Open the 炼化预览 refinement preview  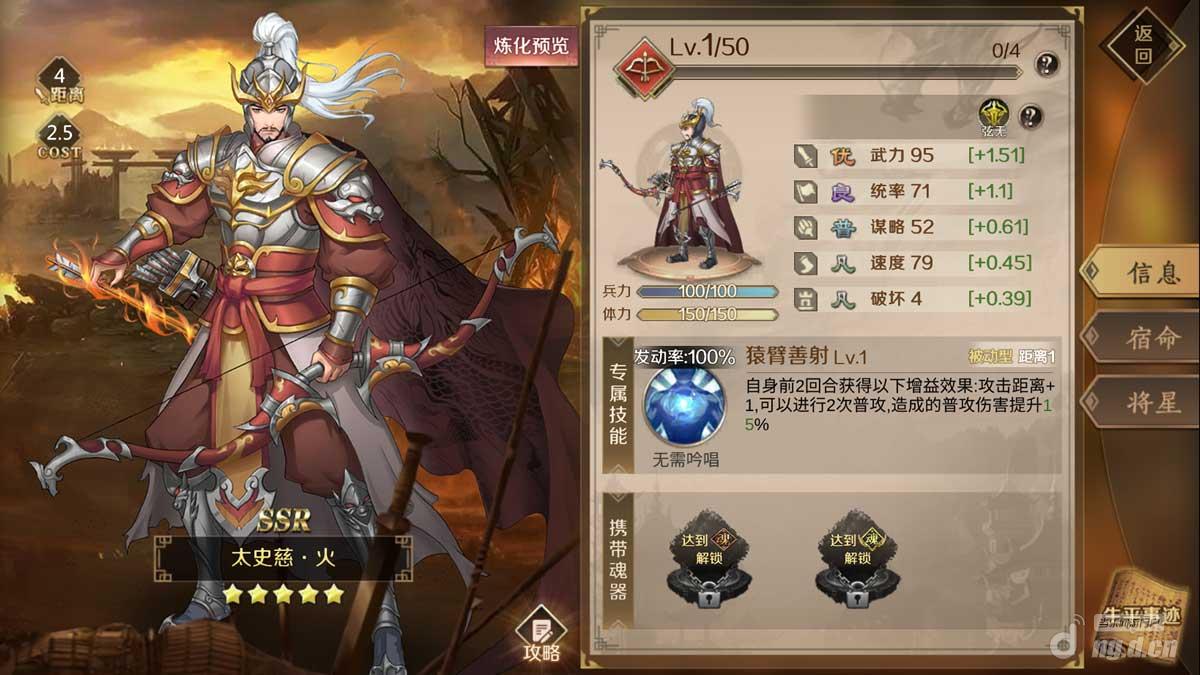click(x=531, y=46)
